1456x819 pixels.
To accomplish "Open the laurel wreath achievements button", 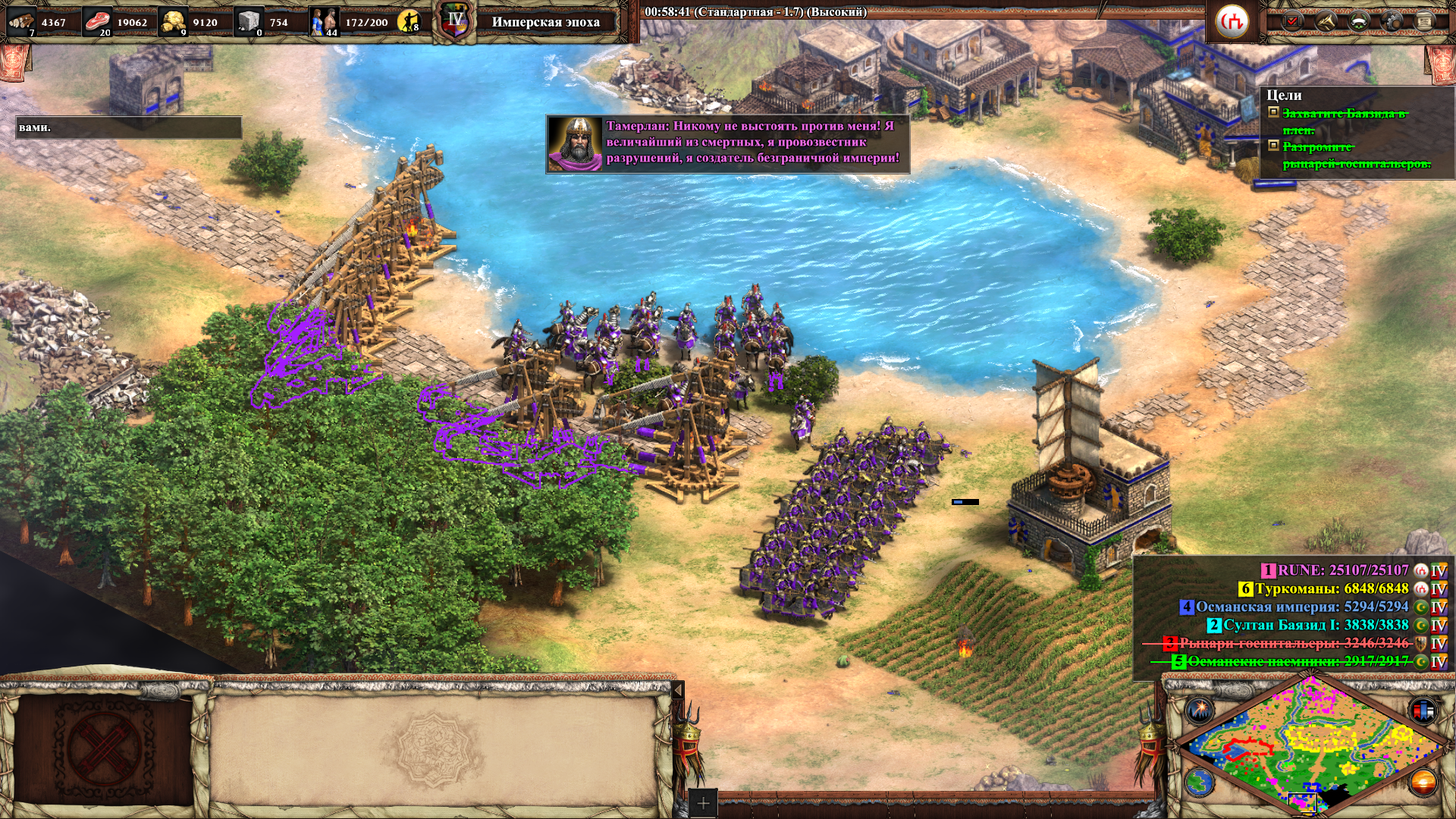I will (x=1359, y=21).
